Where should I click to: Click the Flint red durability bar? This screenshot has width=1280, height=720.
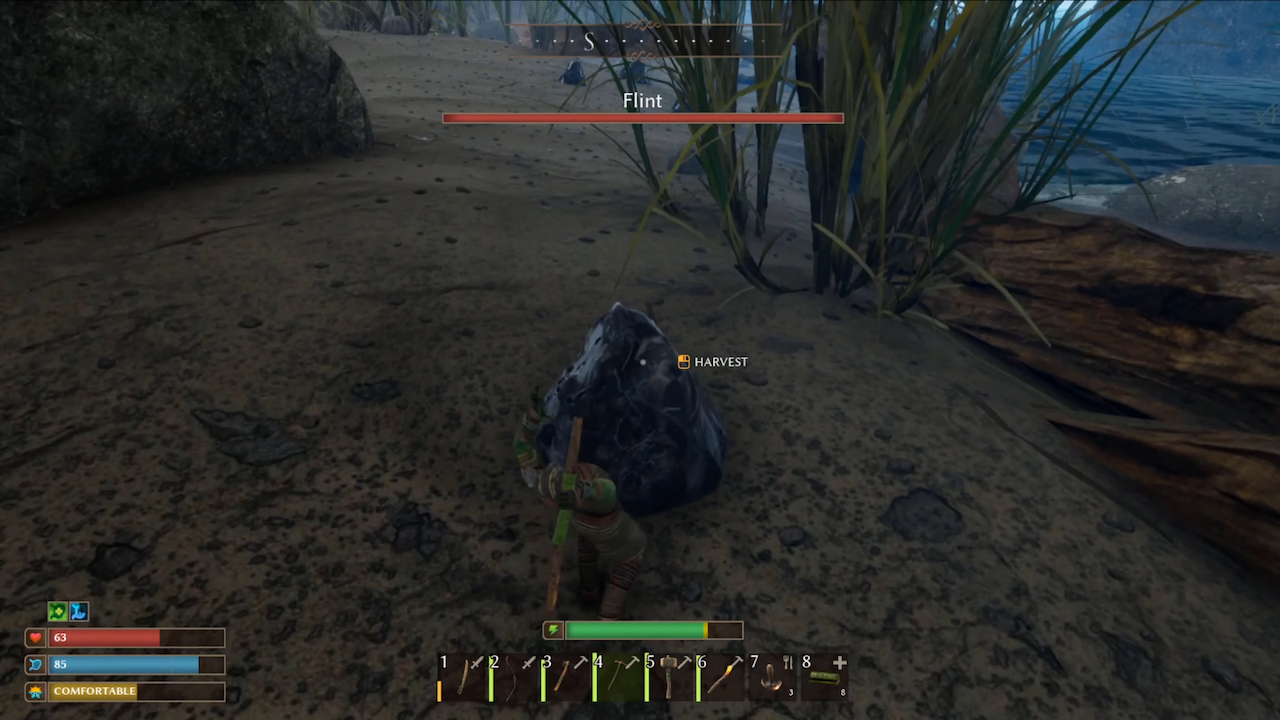tap(642, 118)
